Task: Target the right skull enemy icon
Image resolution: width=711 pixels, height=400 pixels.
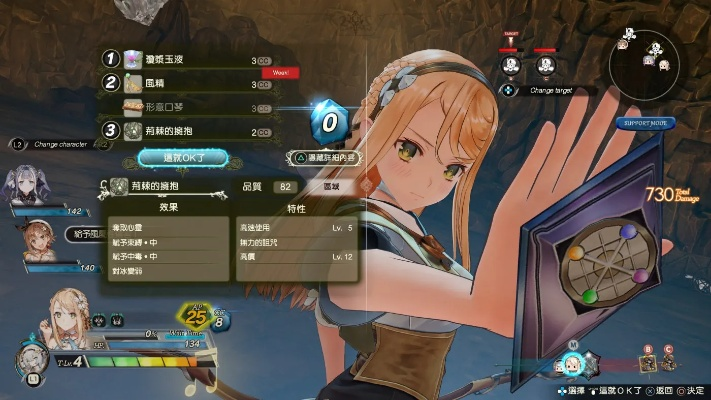Action: click(545, 64)
